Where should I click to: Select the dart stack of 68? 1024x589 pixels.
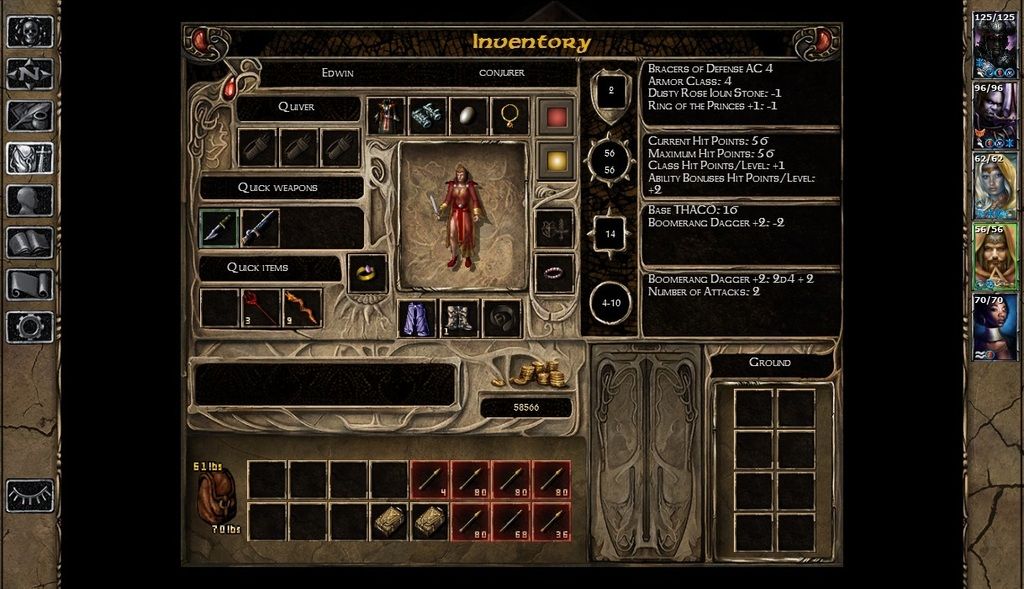click(510, 522)
